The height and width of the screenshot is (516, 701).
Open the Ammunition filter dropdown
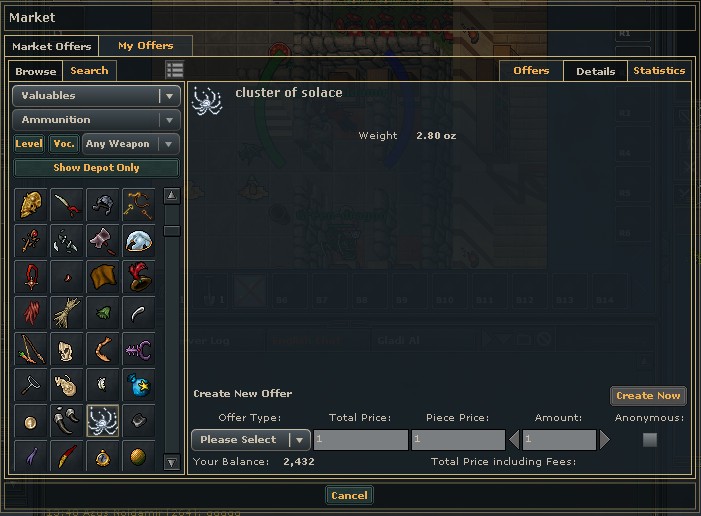[96, 120]
